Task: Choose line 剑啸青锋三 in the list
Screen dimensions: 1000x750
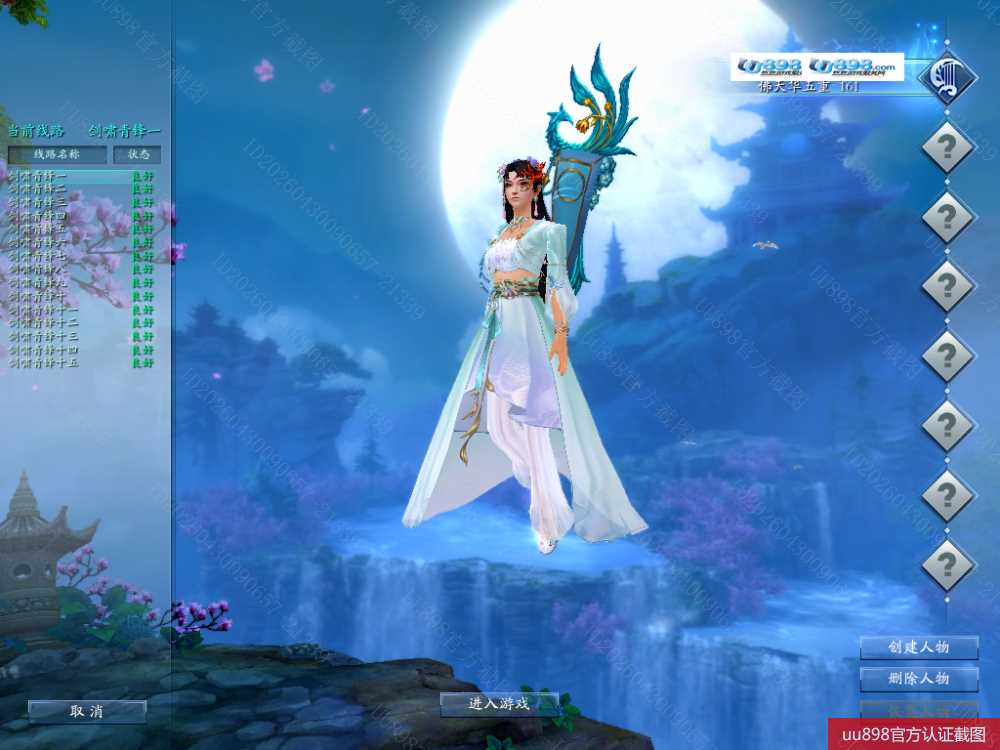Action: pos(40,203)
